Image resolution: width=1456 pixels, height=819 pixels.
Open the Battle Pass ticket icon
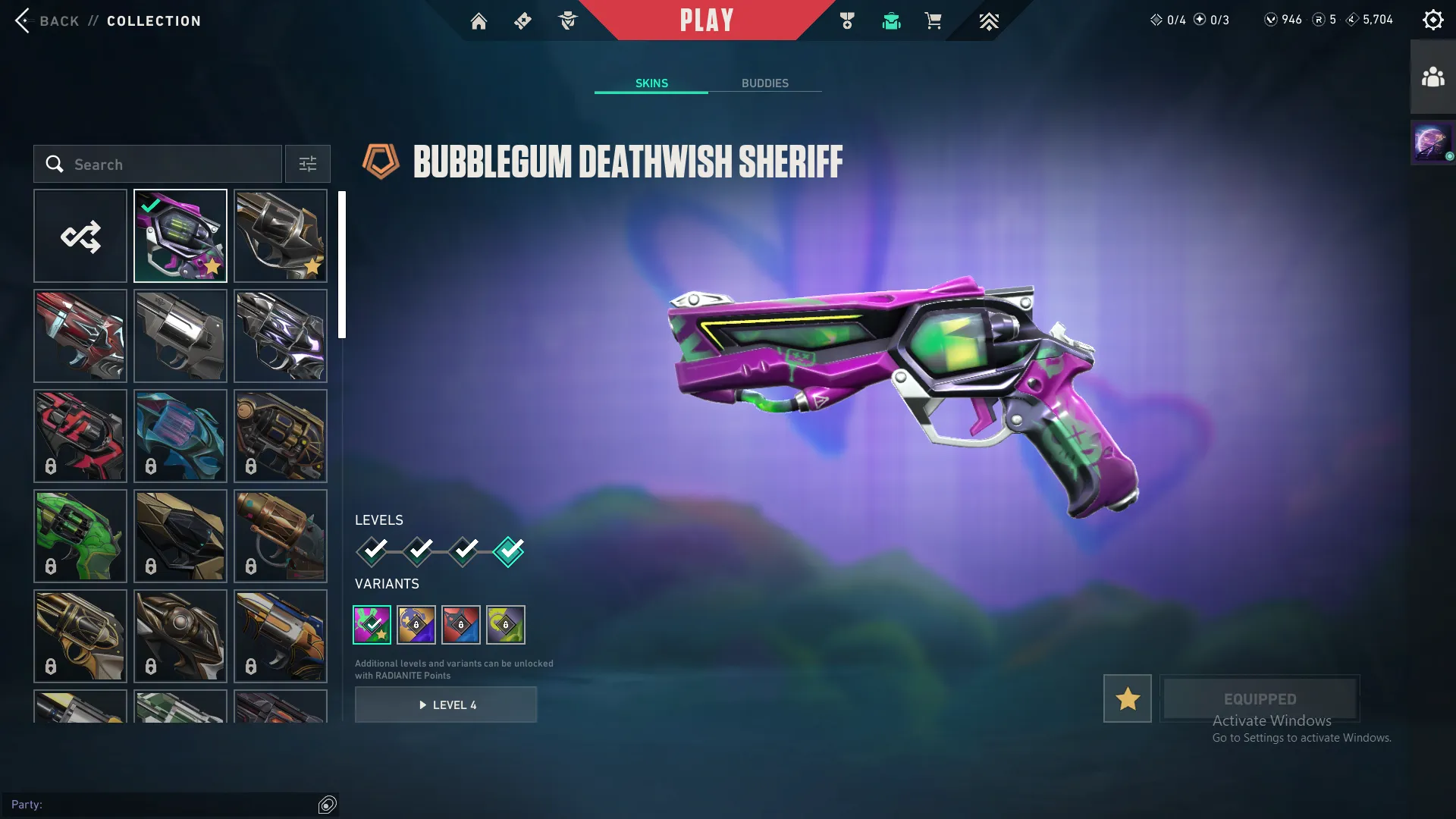522,20
